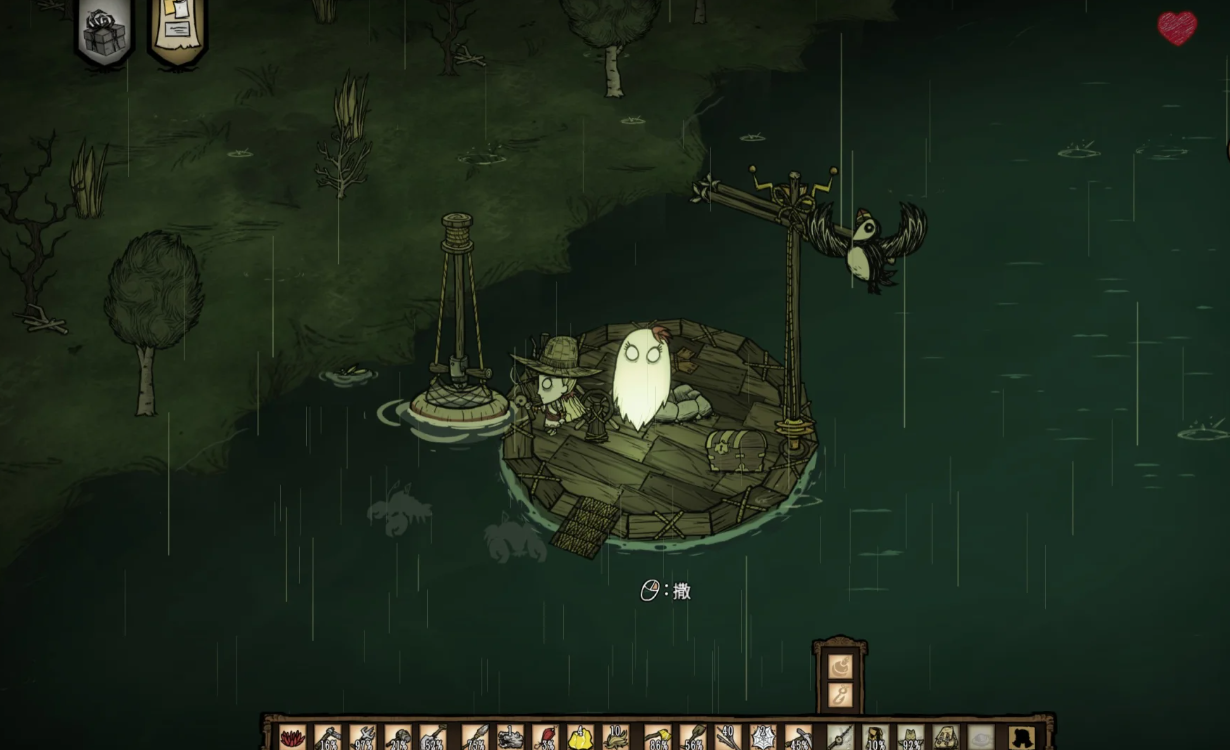The image size is (1230, 750).
Task: Select the hammer at 21% durability
Action: (x=398, y=738)
